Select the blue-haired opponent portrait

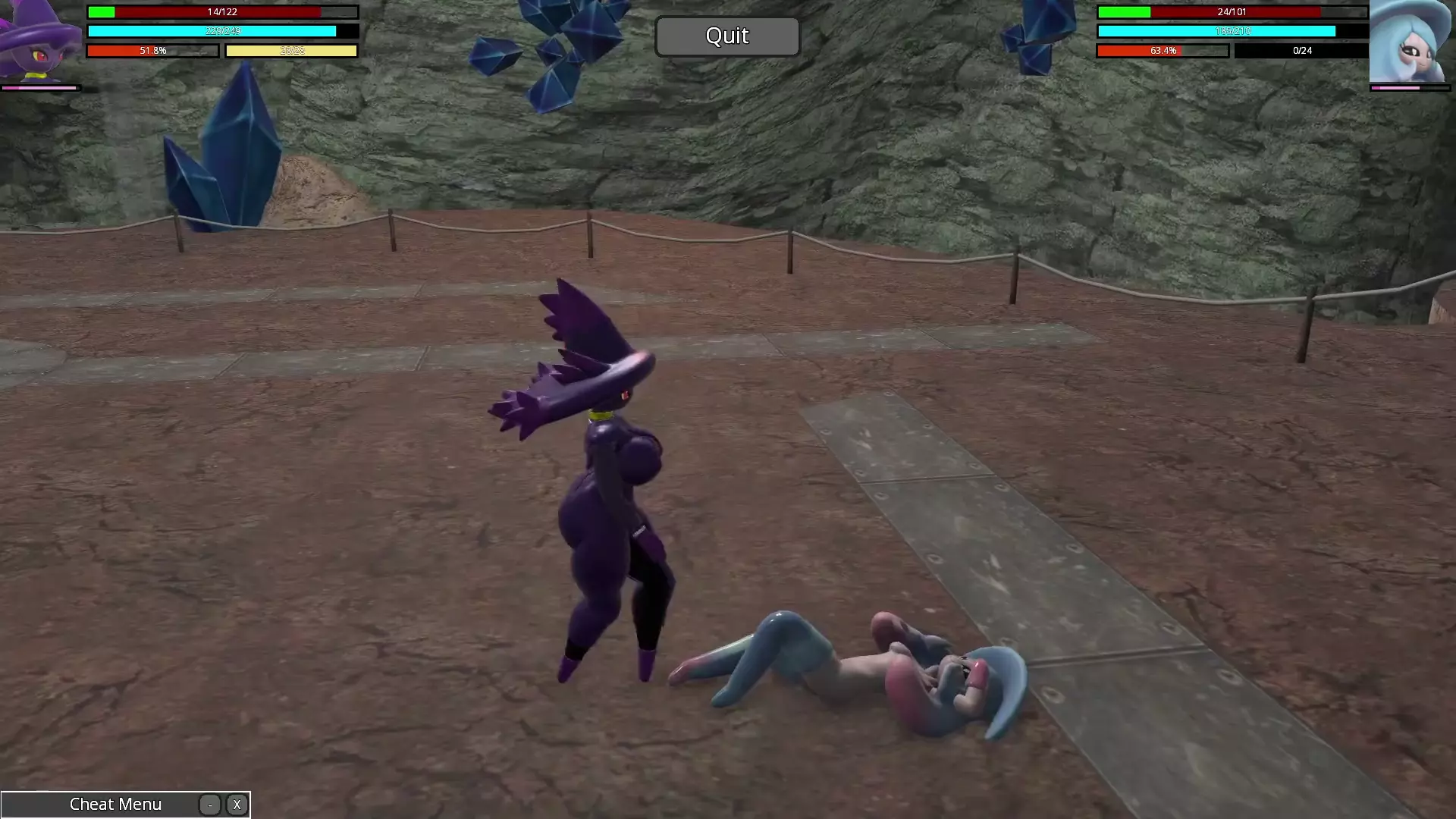point(1409,42)
